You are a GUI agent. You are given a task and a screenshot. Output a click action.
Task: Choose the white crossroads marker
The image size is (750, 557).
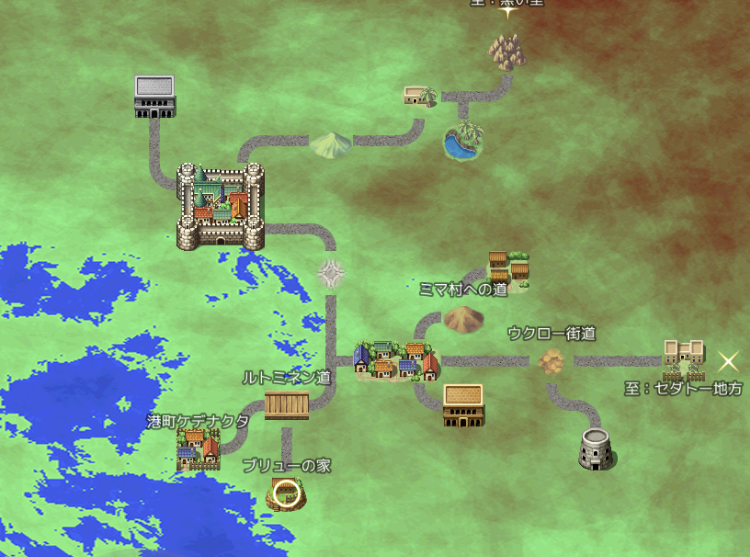coord(331,272)
